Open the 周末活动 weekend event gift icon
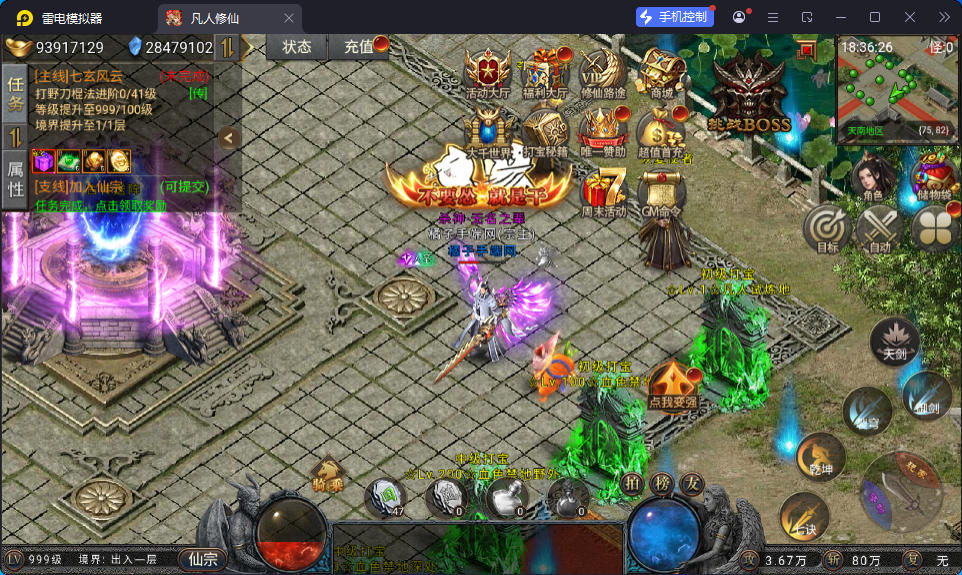Viewport: 962px width, 575px height. (x=603, y=190)
